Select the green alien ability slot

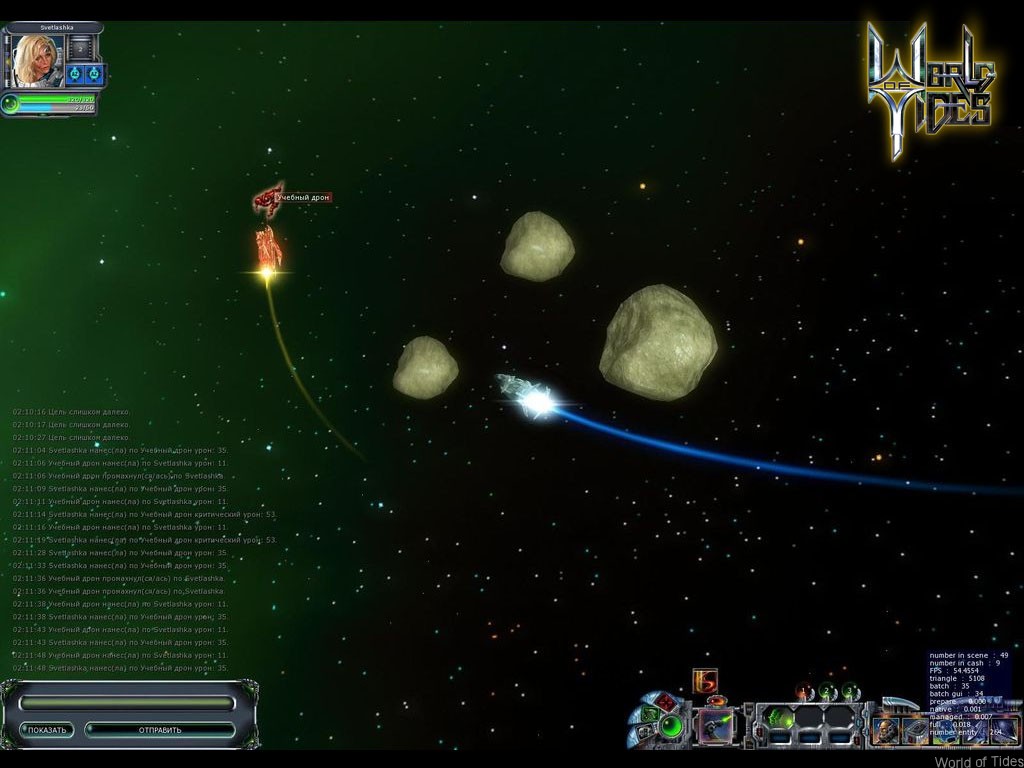tap(781, 718)
